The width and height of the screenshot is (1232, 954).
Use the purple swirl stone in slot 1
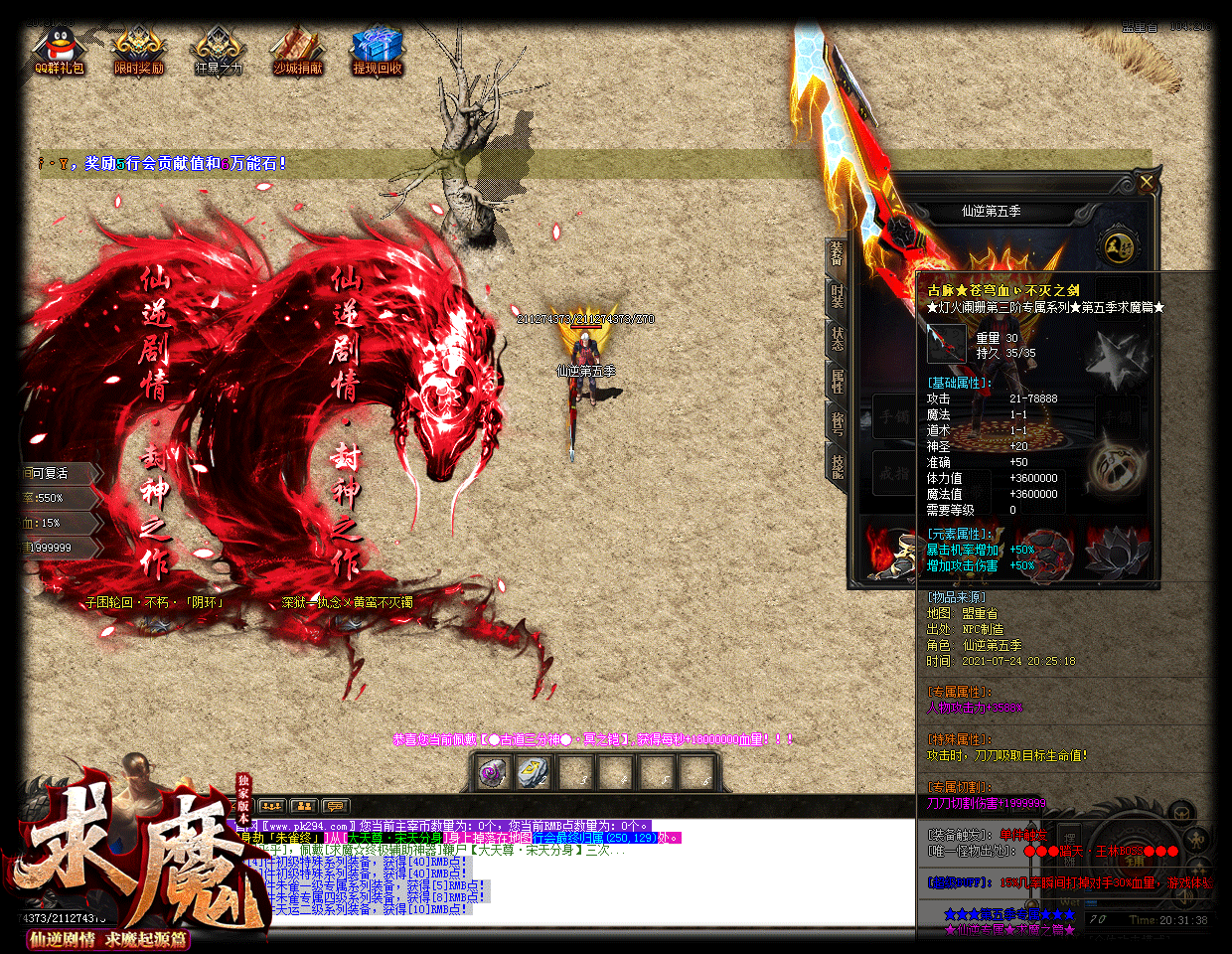tap(494, 772)
